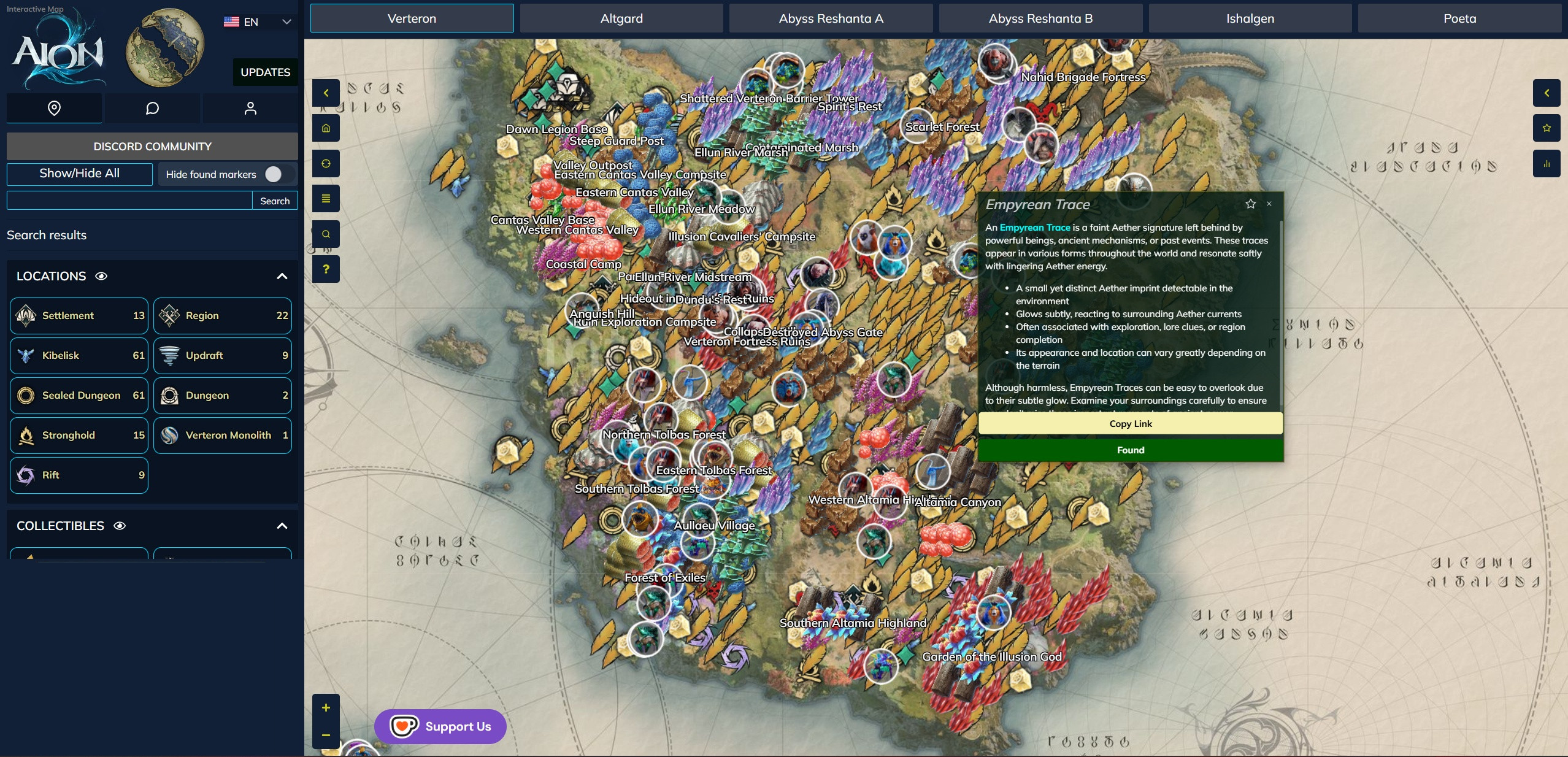Select the Sealed Dungeon filter
Screen dimensions: 1568x757
click(x=79, y=395)
